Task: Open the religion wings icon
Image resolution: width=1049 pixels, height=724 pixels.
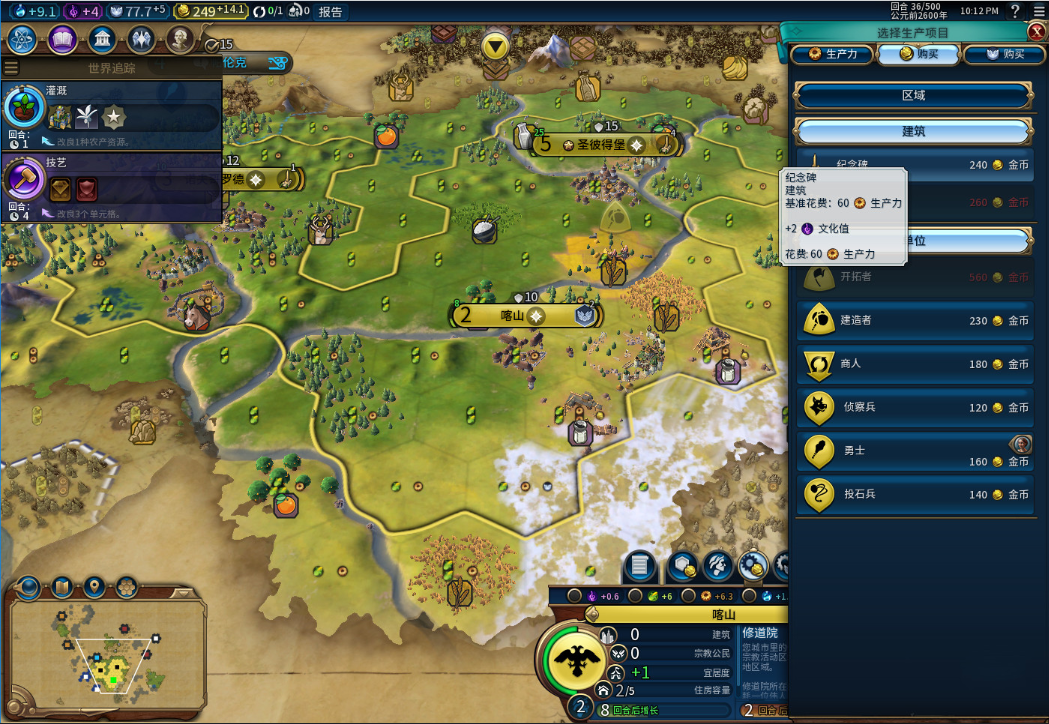Action: [x=140, y=40]
